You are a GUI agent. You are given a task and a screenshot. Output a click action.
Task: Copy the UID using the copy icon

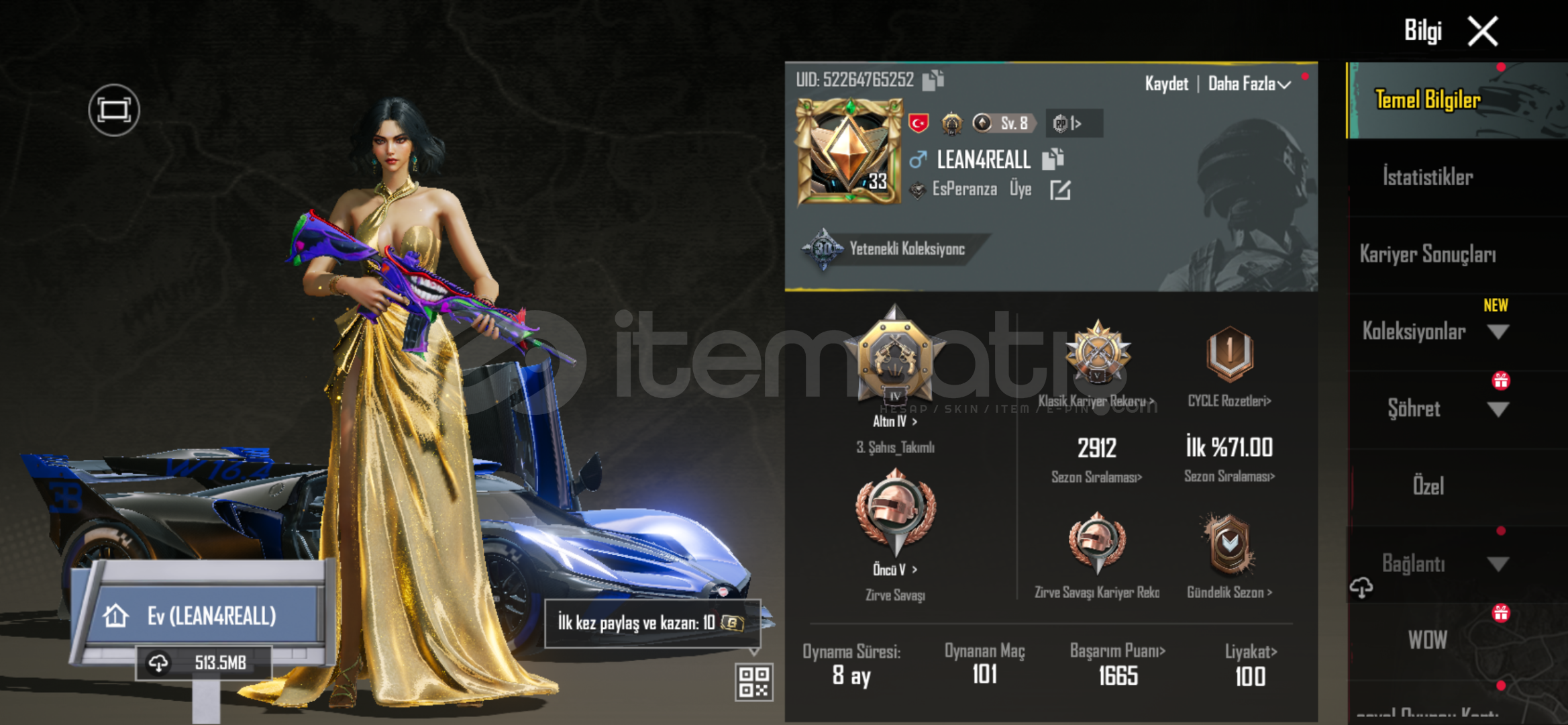tap(931, 80)
